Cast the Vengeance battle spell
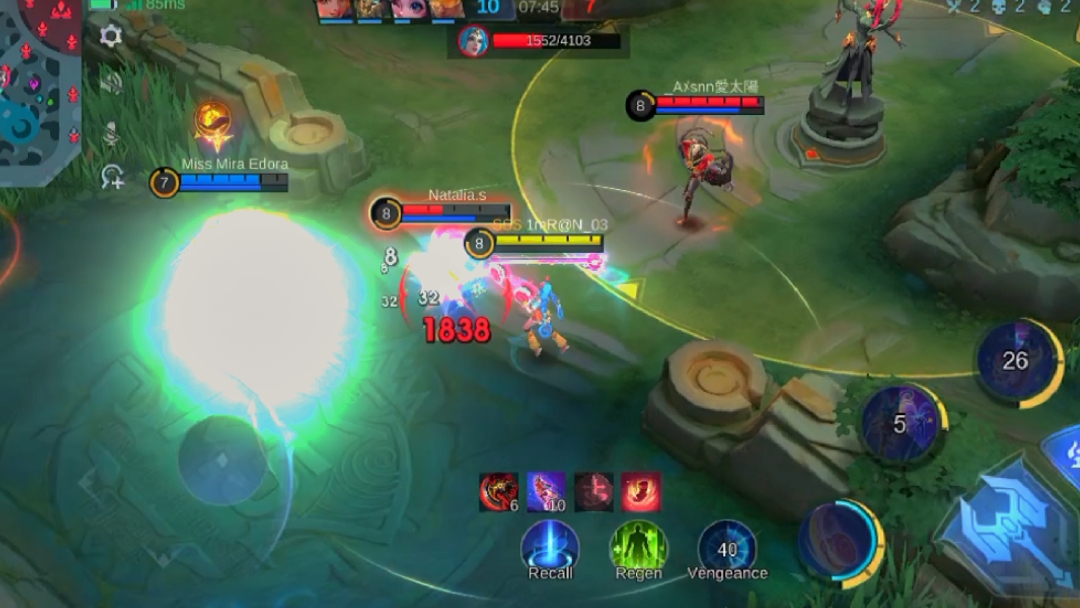Viewport: 1080px width, 608px height. pos(727,548)
